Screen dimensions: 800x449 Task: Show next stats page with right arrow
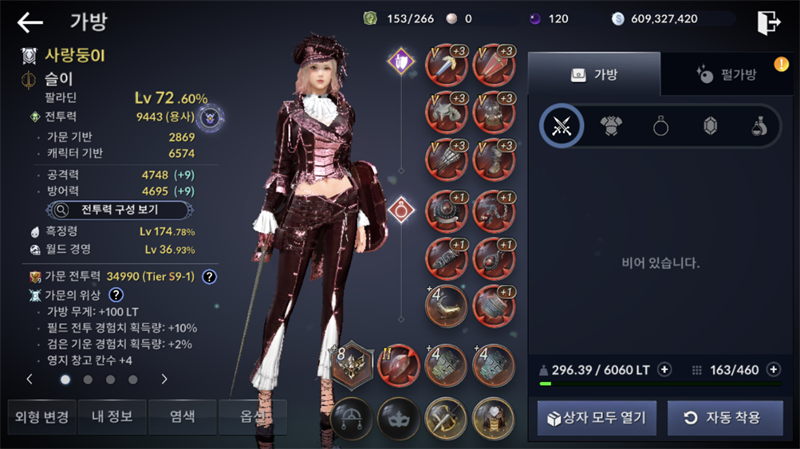tap(164, 379)
